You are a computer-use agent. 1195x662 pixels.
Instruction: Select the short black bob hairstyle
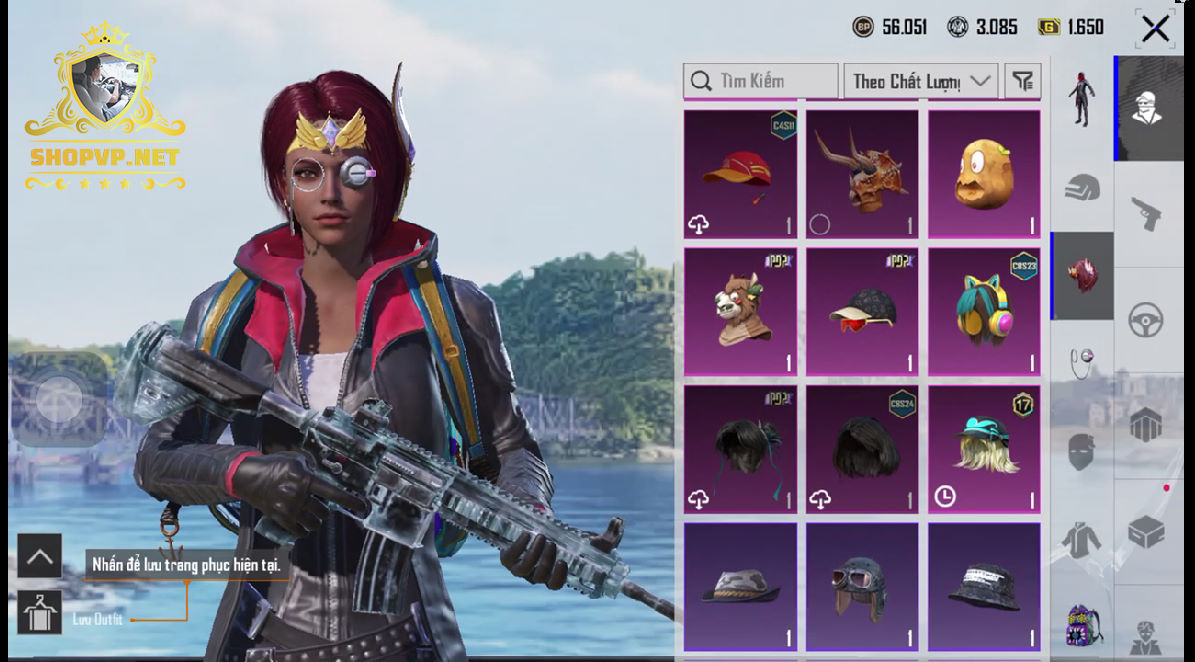(x=862, y=449)
